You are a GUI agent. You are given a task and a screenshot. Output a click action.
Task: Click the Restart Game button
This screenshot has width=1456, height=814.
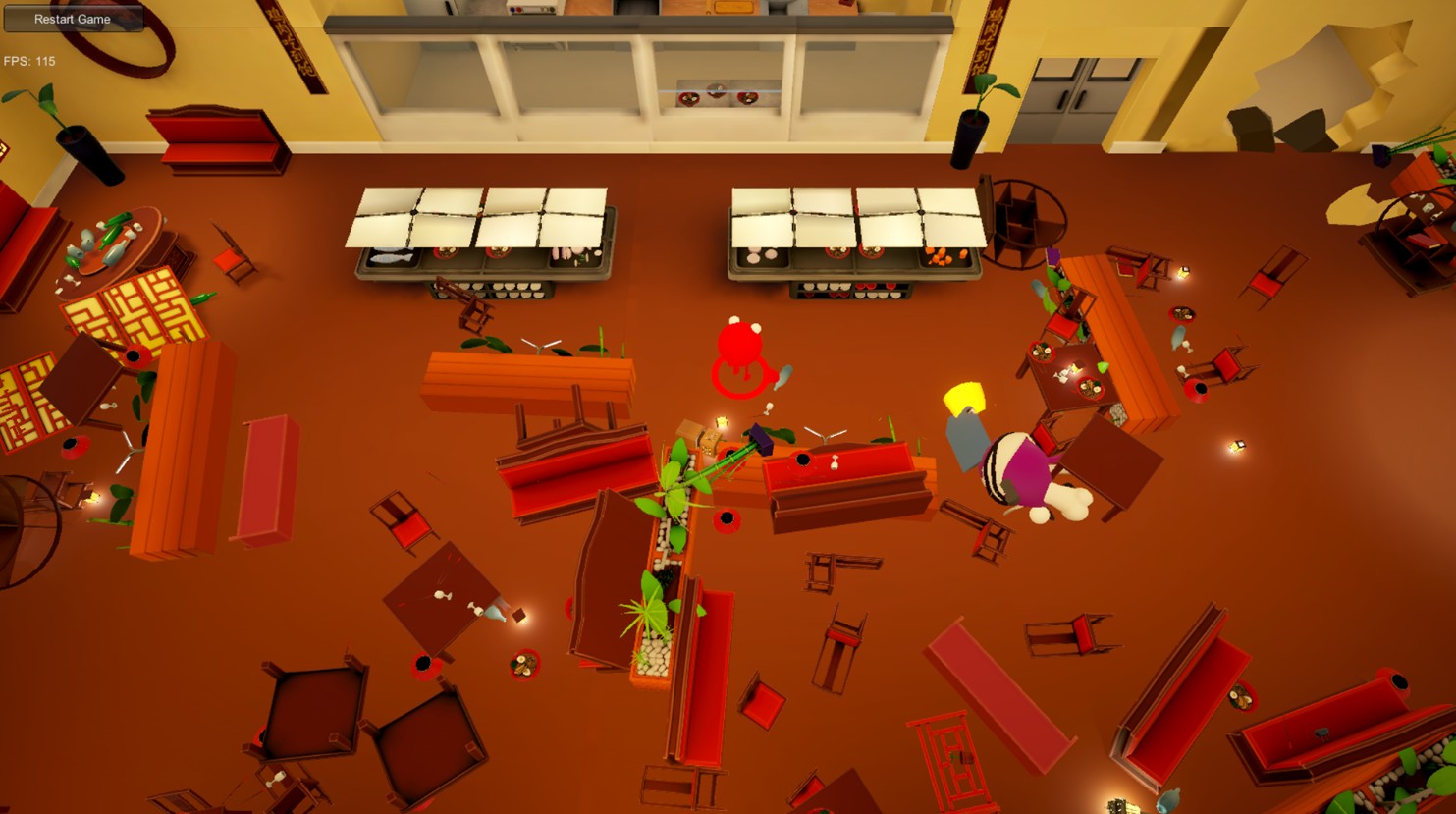(x=73, y=19)
